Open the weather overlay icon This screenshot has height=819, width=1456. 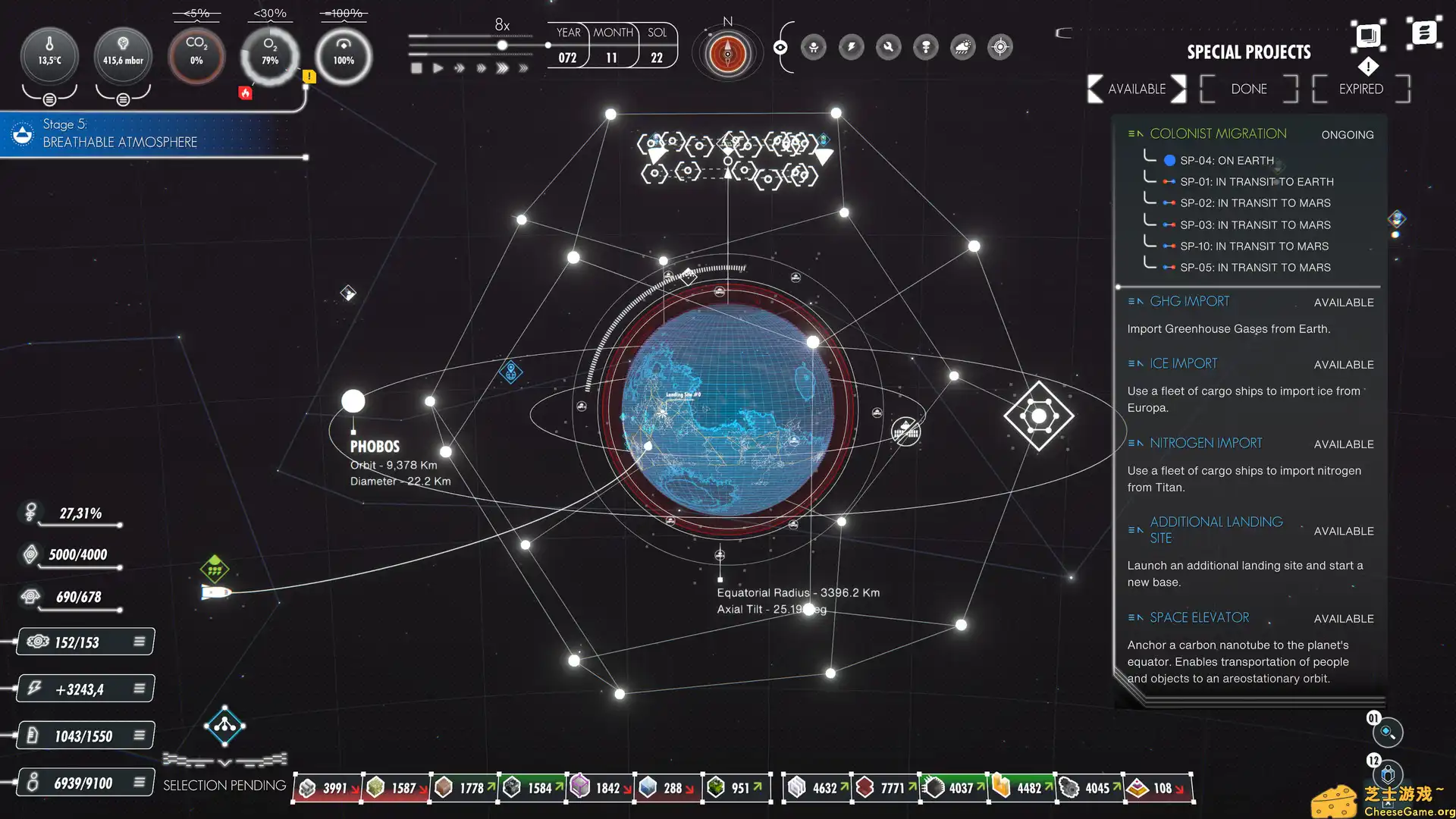963,47
